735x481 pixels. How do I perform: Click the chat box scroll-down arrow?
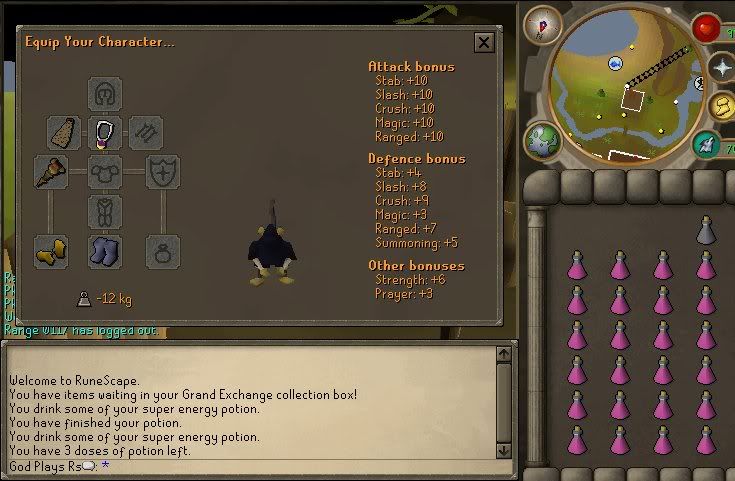pyautogui.click(x=506, y=451)
